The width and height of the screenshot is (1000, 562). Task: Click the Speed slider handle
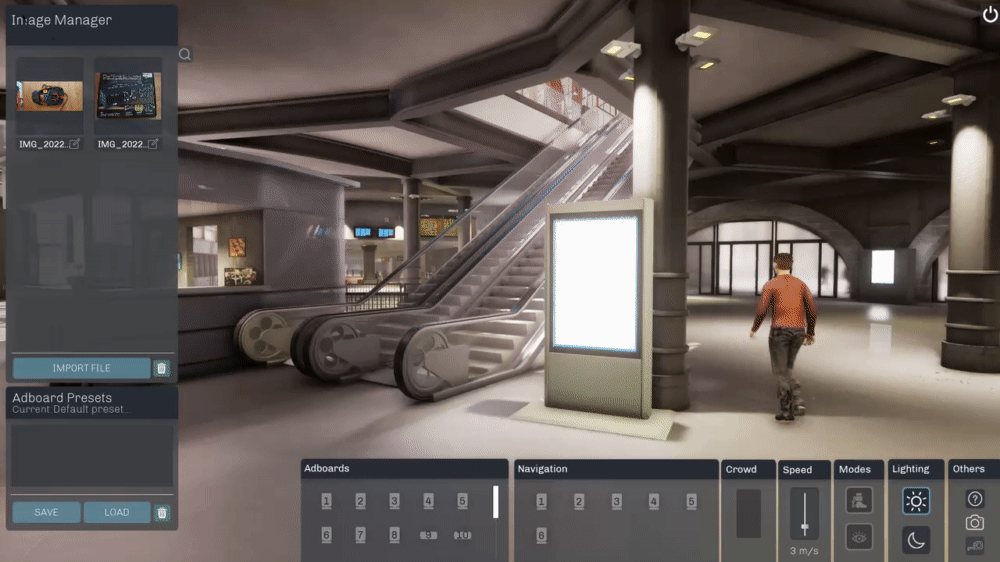805,526
